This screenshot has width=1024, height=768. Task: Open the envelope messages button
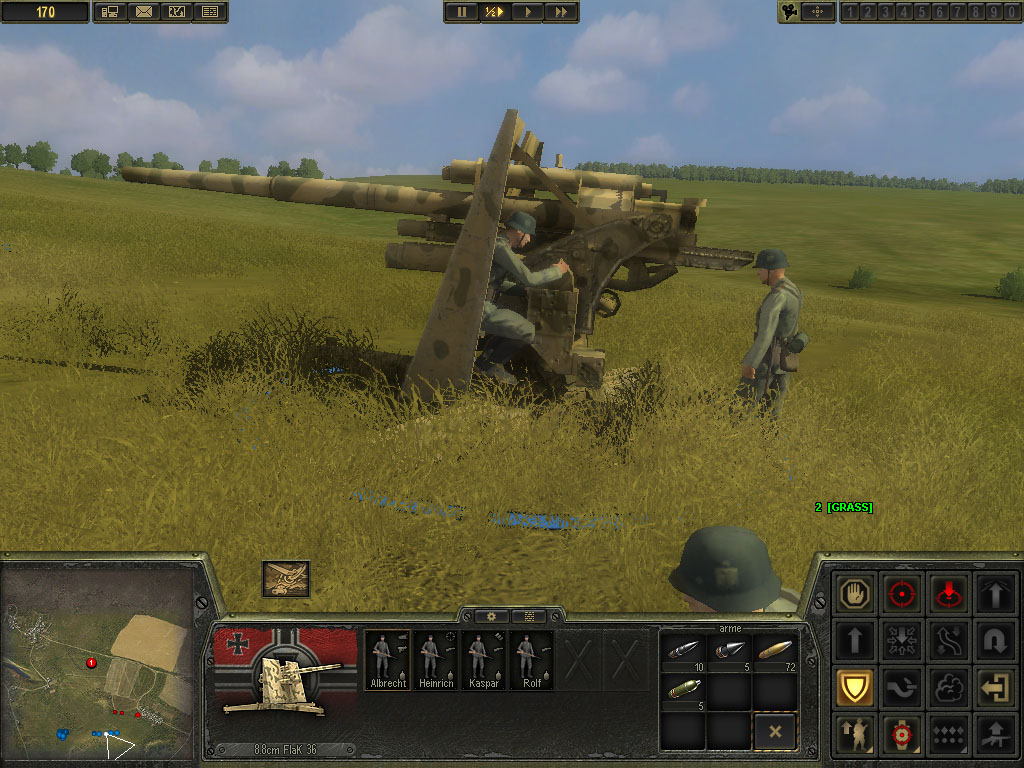pos(144,12)
